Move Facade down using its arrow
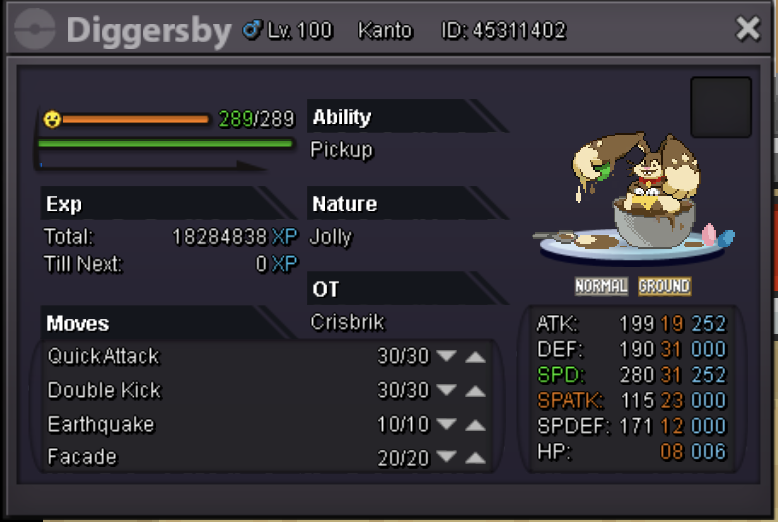The image size is (778, 522). [447, 458]
